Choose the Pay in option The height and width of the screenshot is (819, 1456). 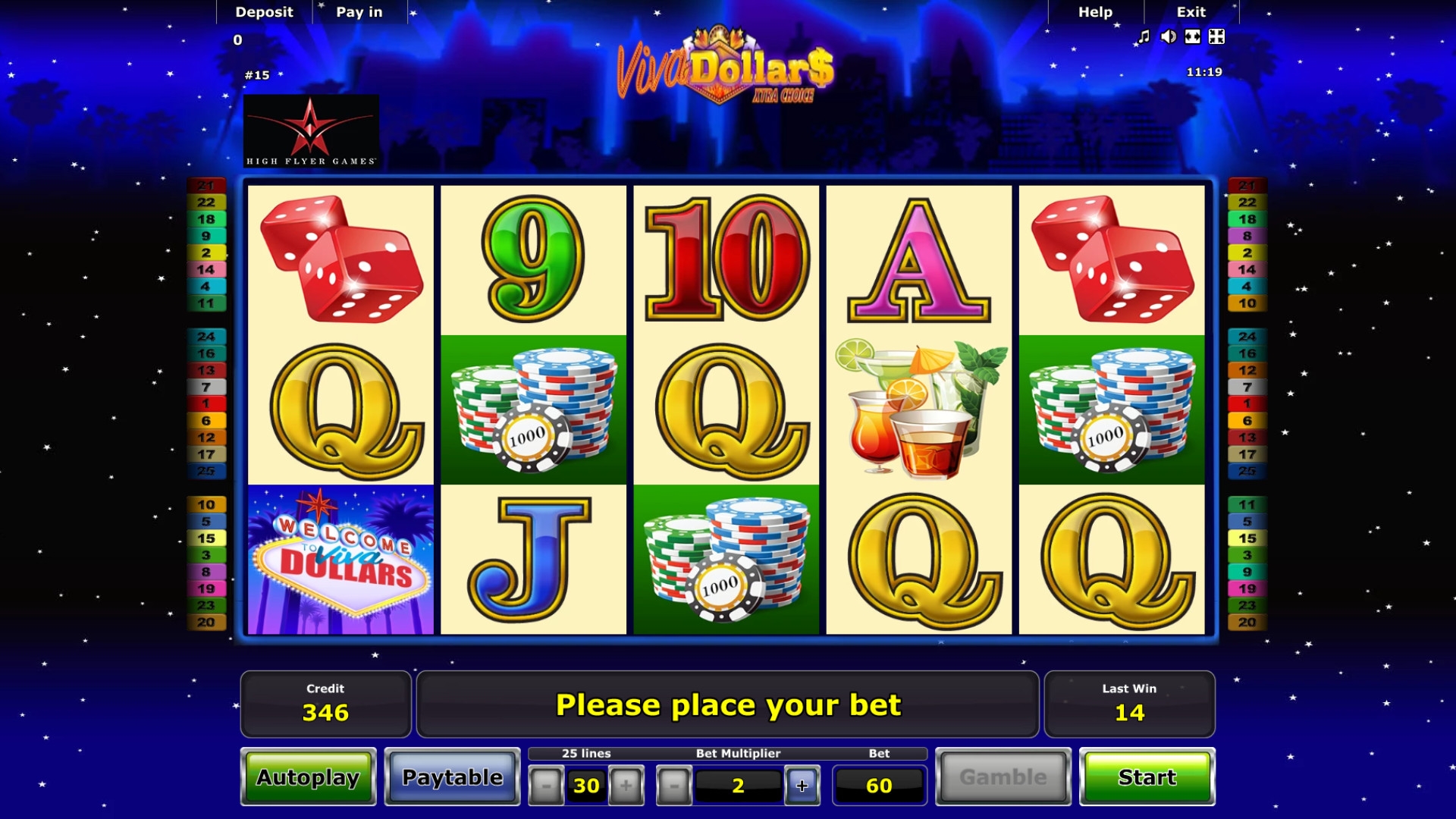tap(359, 12)
